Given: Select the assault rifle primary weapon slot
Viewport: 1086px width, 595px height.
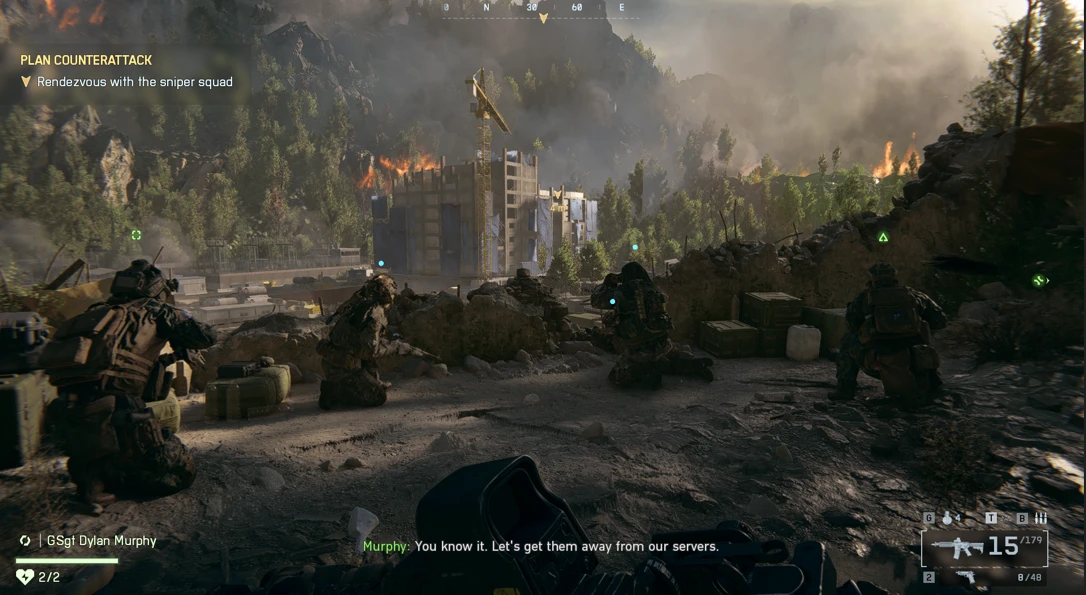Looking at the screenshot, I should pos(955,546).
